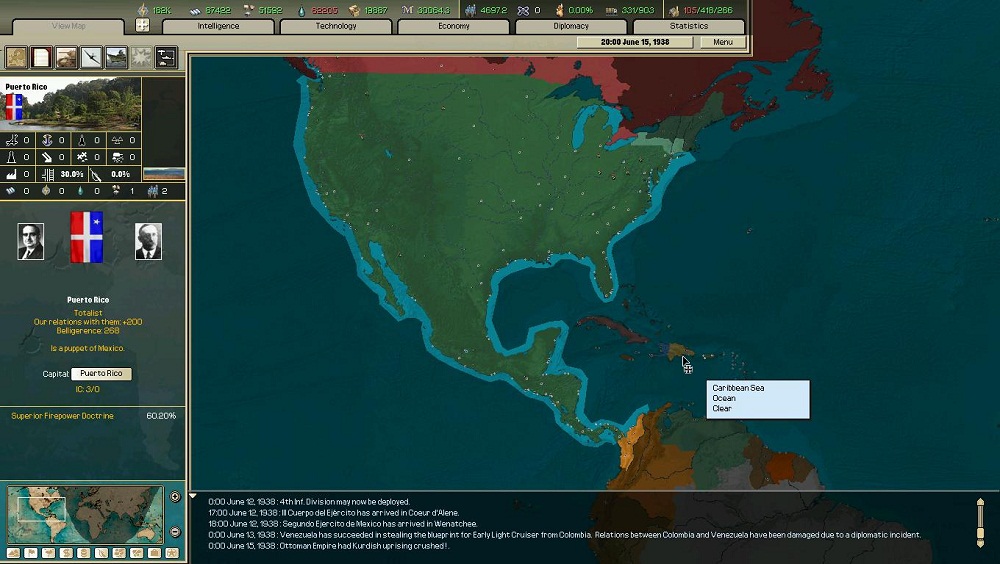Click the small crosshair button beside View Map
1000x564 pixels.
(142, 26)
